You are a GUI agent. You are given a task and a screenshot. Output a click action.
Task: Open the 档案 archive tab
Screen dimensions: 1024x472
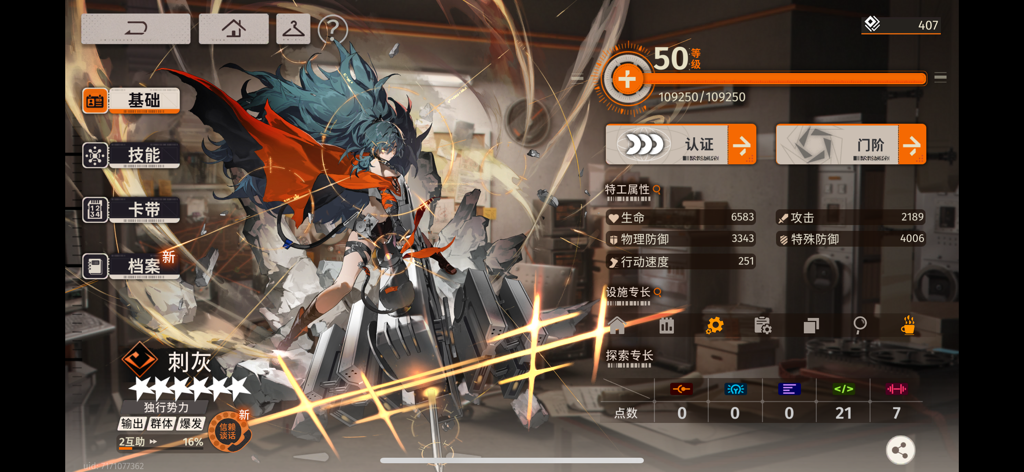tap(132, 266)
